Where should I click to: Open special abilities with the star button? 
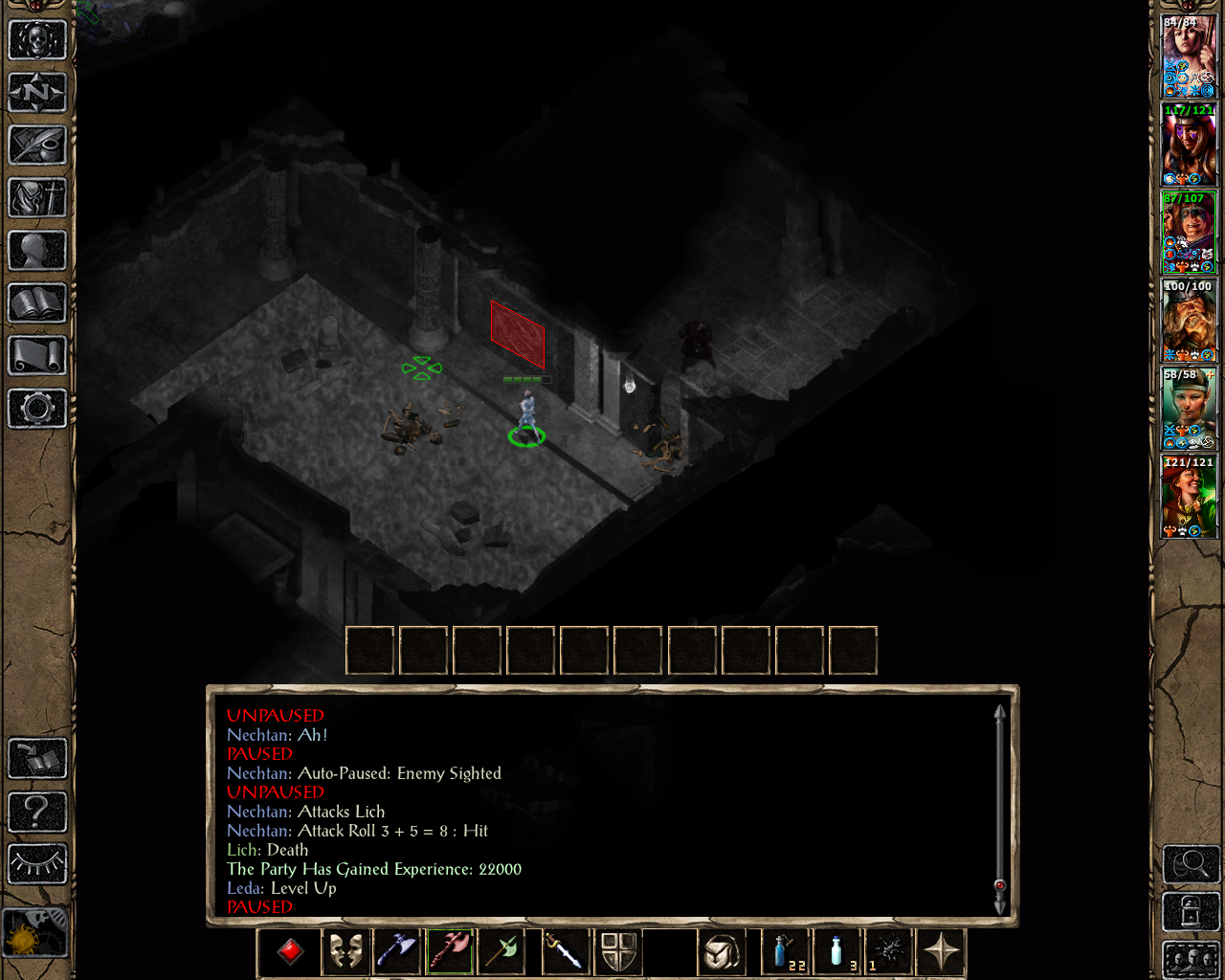tap(942, 952)
